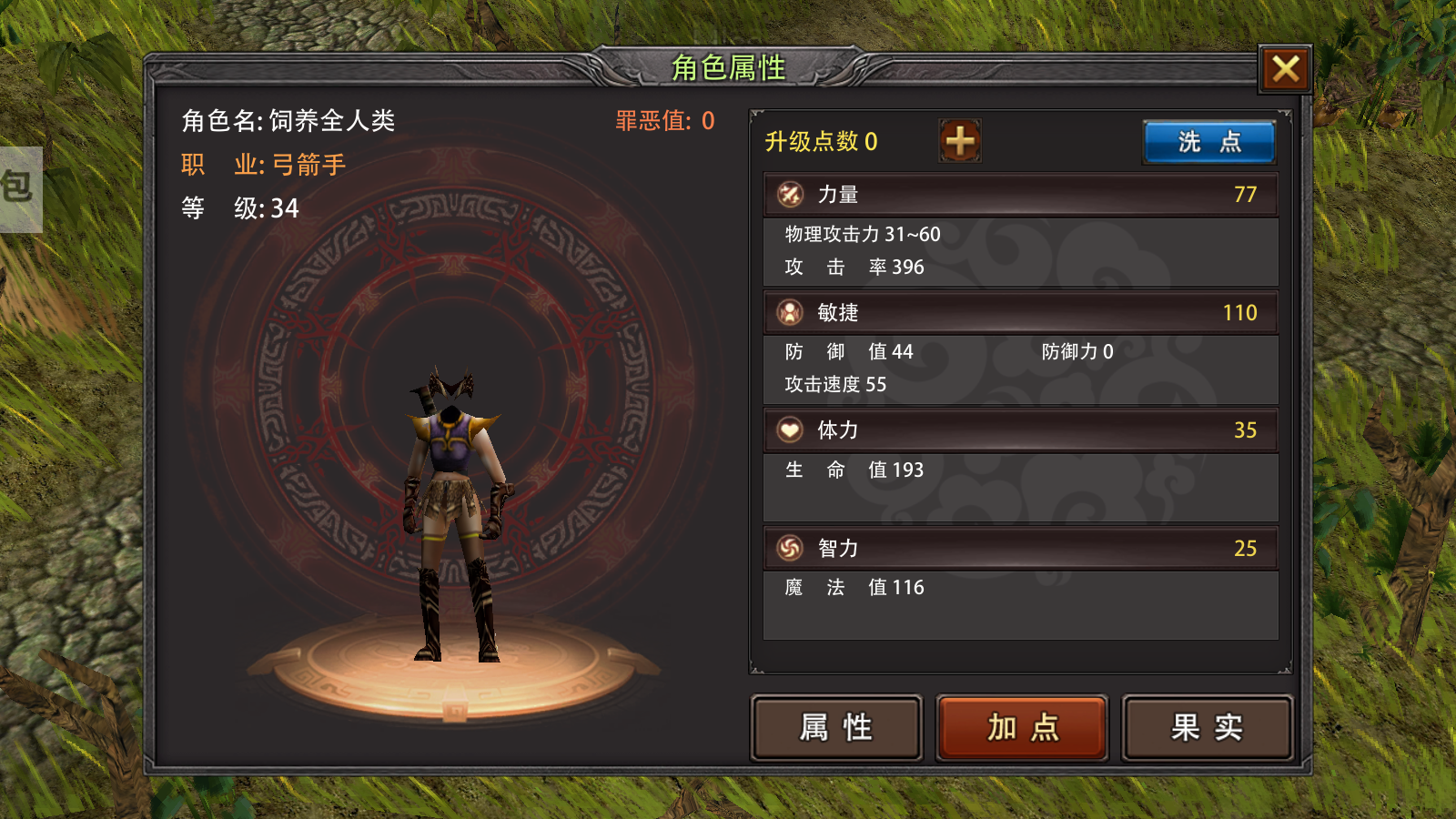Click the intelligence (智力) spiral icon
1456x819 pixels.
coord(790,548)
